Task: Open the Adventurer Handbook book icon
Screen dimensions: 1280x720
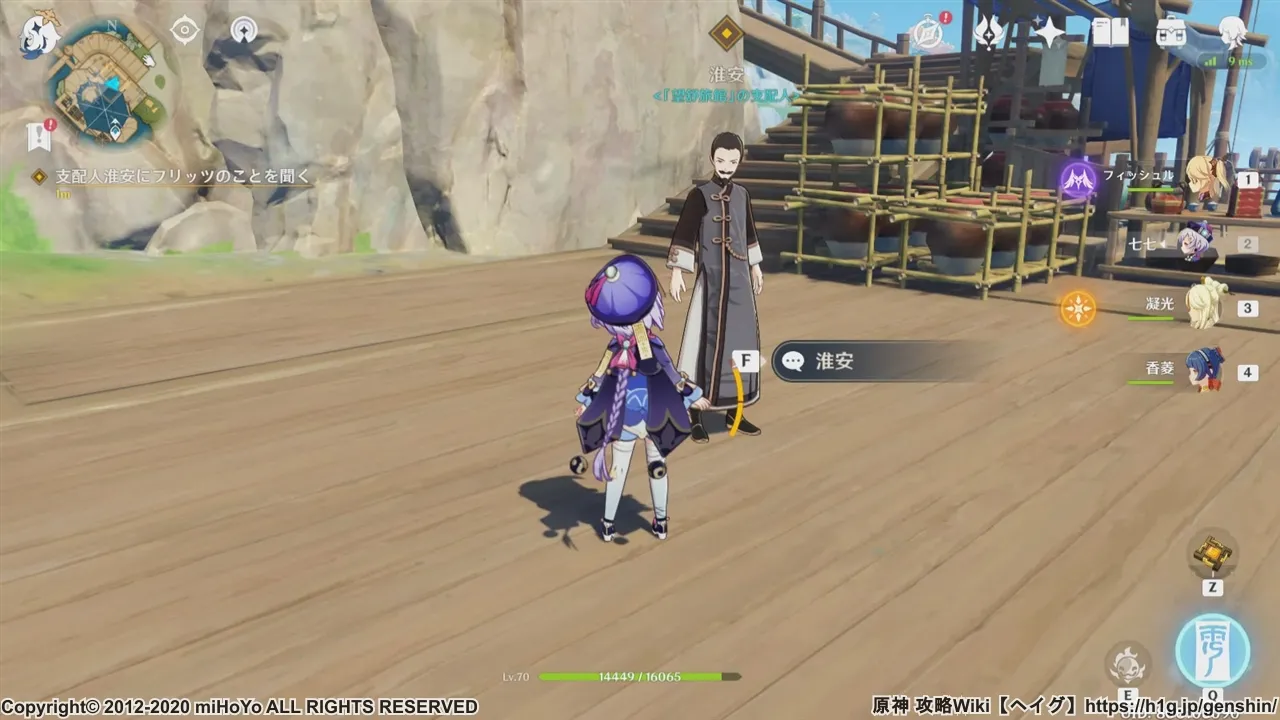Action: click(x=1109, y=33)
